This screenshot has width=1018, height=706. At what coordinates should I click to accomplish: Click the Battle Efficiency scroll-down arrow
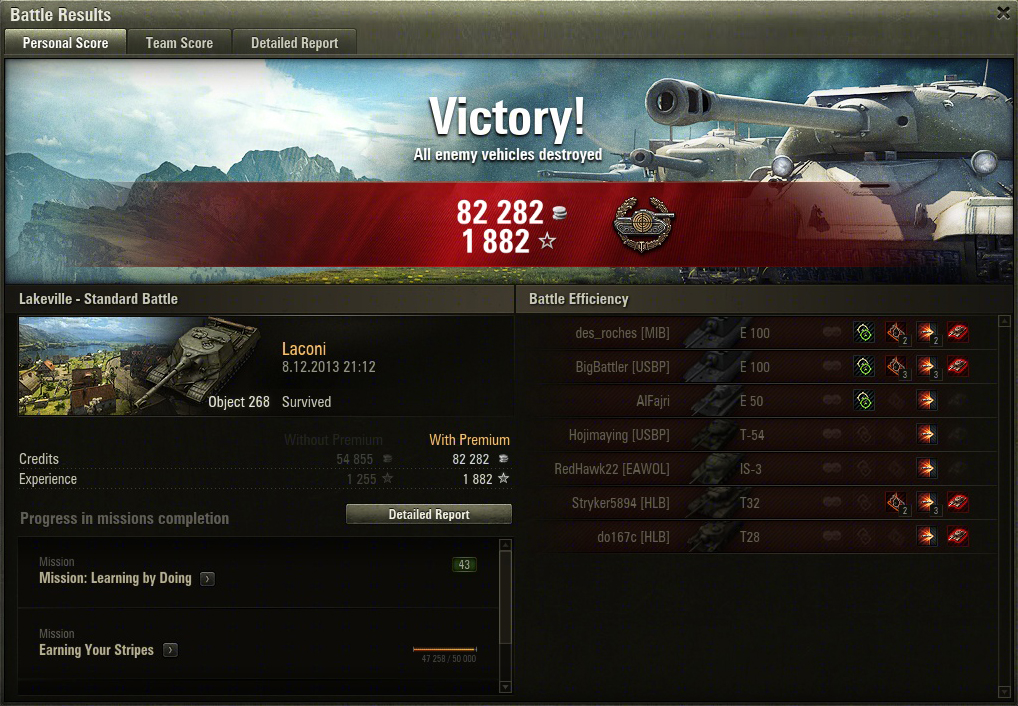point(1003,692)
